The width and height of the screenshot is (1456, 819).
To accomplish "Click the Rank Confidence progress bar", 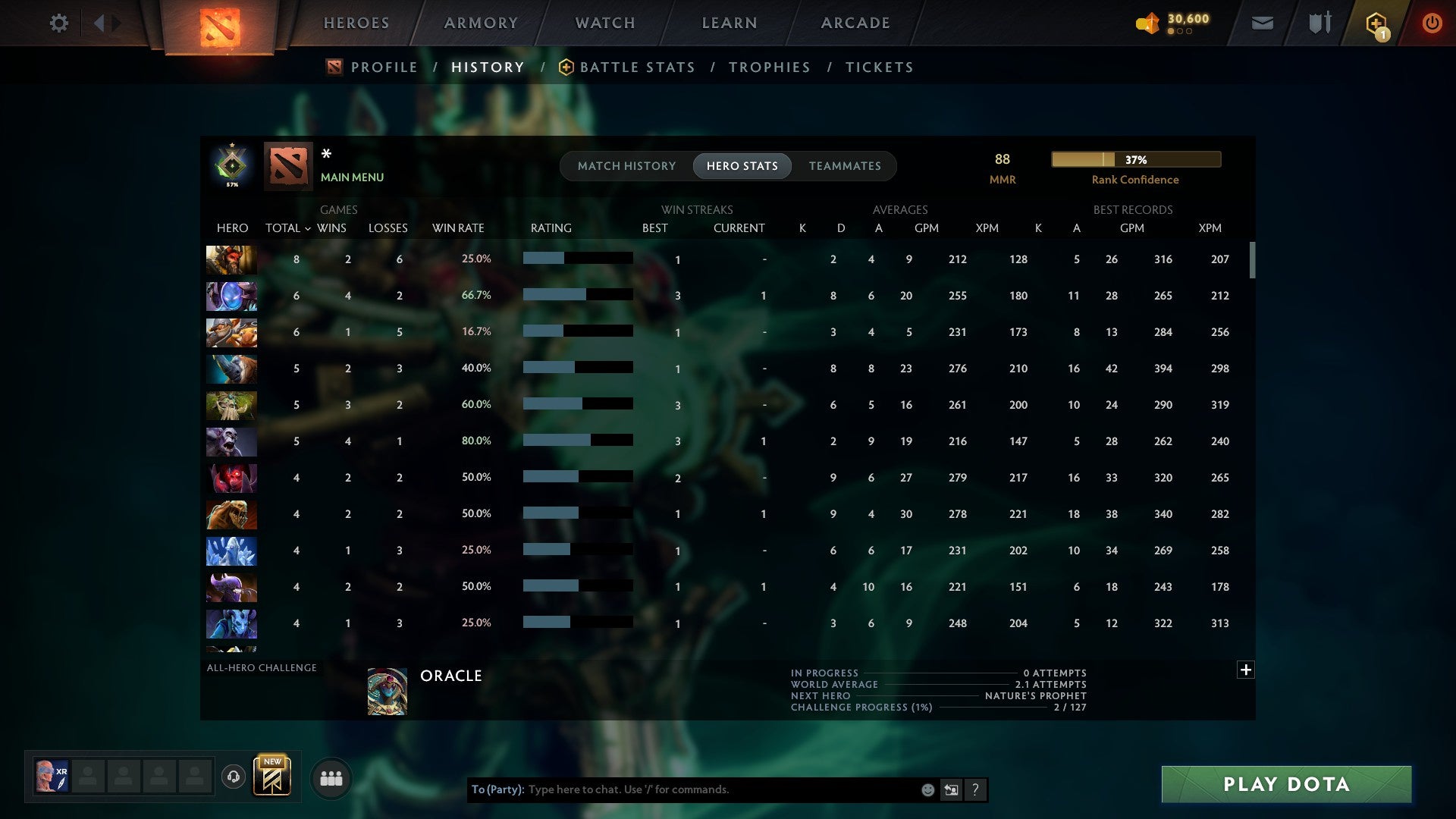I will pos(1135,159).
